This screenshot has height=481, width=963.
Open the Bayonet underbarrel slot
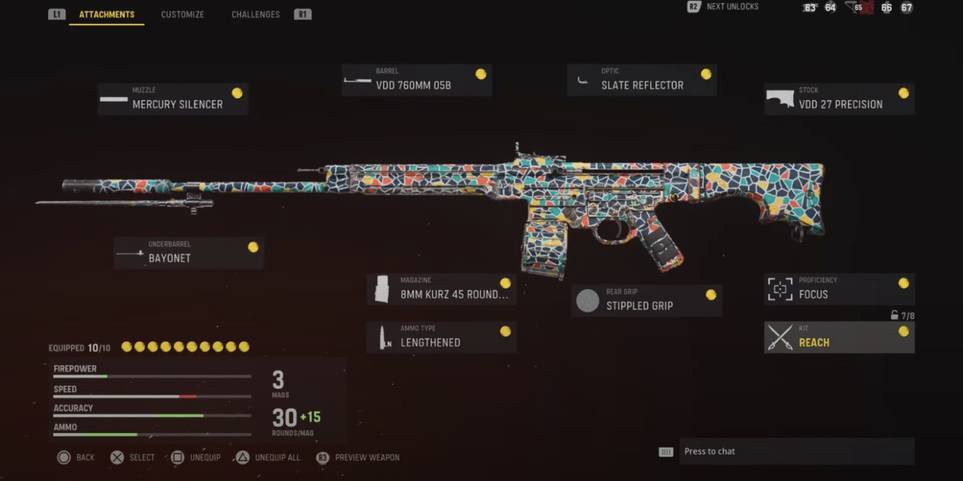(x=188, y=253)
